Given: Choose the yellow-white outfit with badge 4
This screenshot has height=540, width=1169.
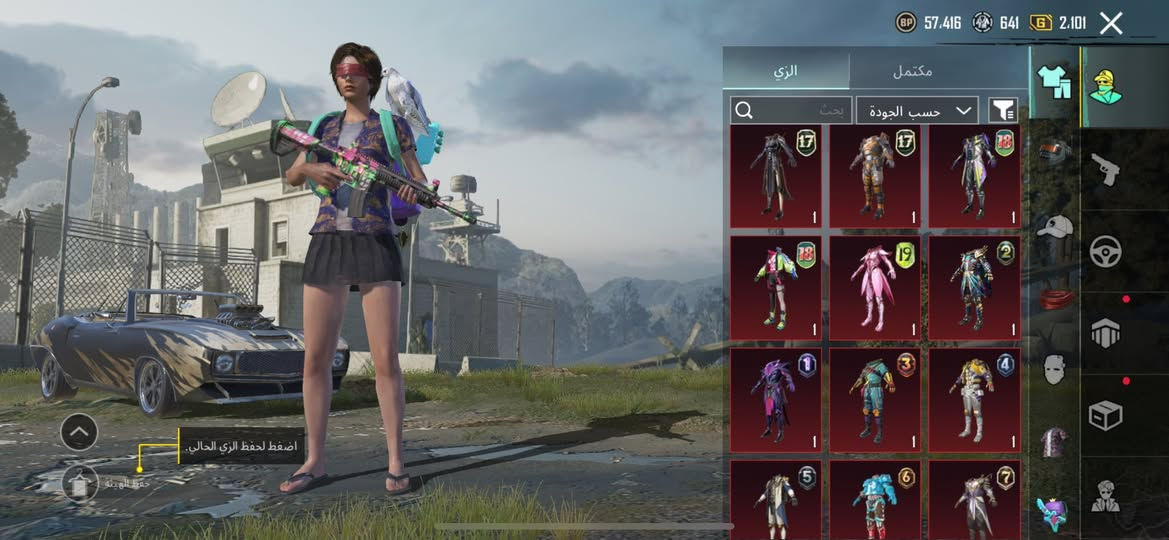Looking at the screenshot, I should (974, 397).
